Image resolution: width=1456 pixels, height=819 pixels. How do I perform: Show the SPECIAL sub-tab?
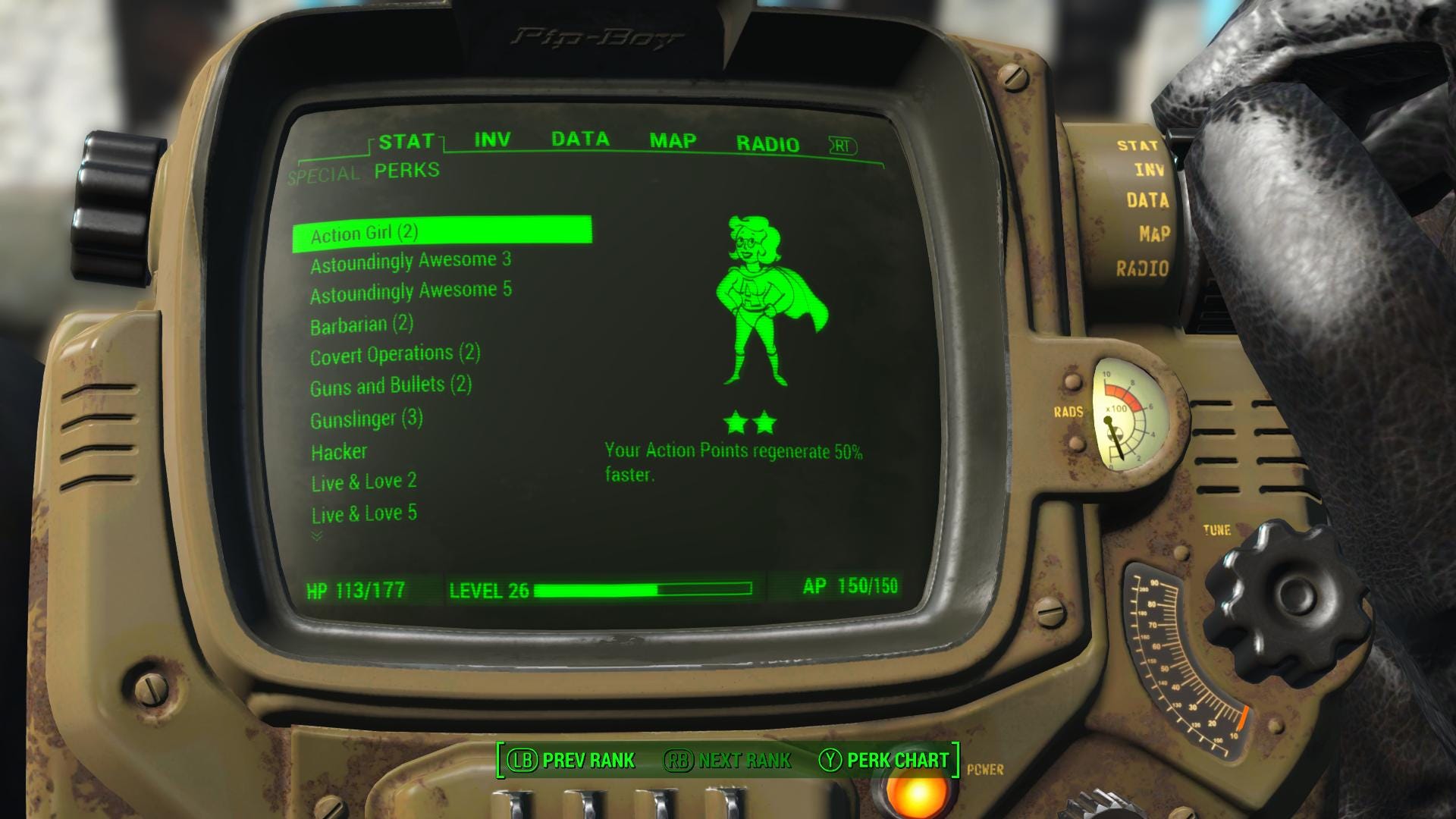point(324,175)
